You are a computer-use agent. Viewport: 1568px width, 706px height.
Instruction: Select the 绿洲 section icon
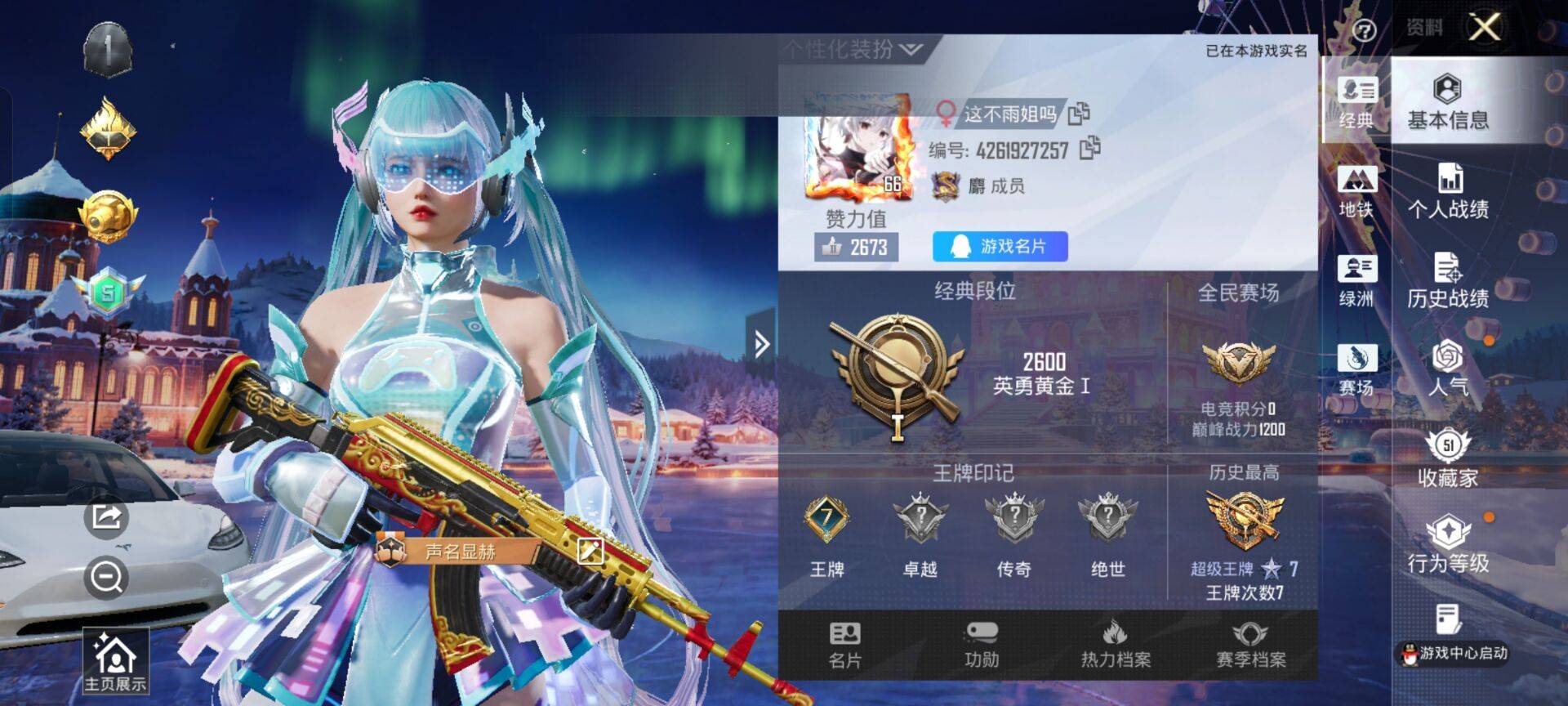(1355, 275)
